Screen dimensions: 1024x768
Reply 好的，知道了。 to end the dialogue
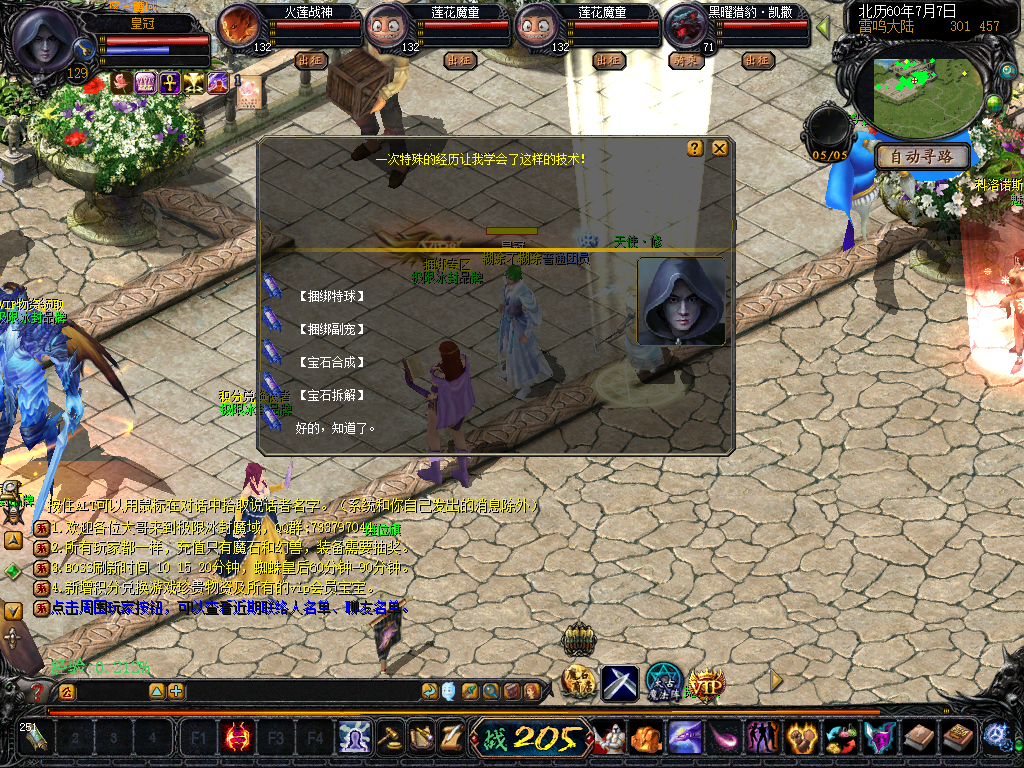[335, 428]
